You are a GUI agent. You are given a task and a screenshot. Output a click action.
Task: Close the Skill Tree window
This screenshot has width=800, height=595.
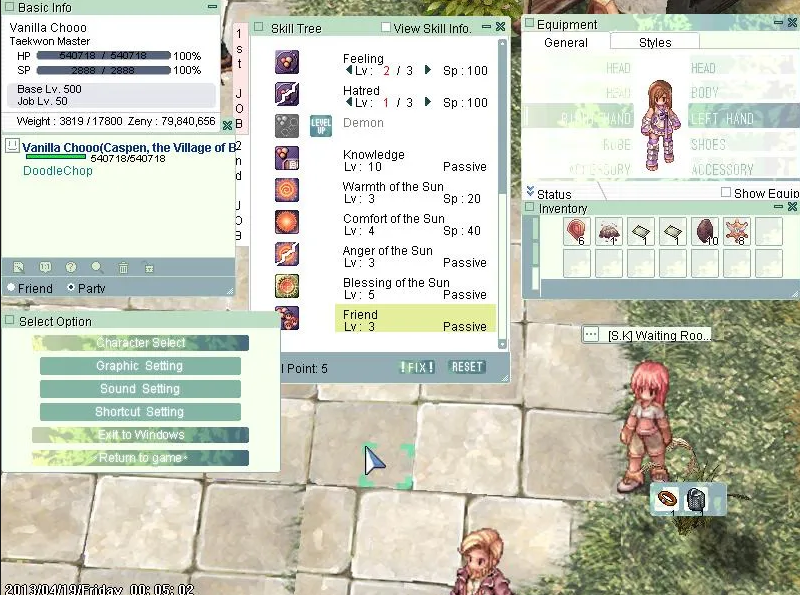click(500, 27)
